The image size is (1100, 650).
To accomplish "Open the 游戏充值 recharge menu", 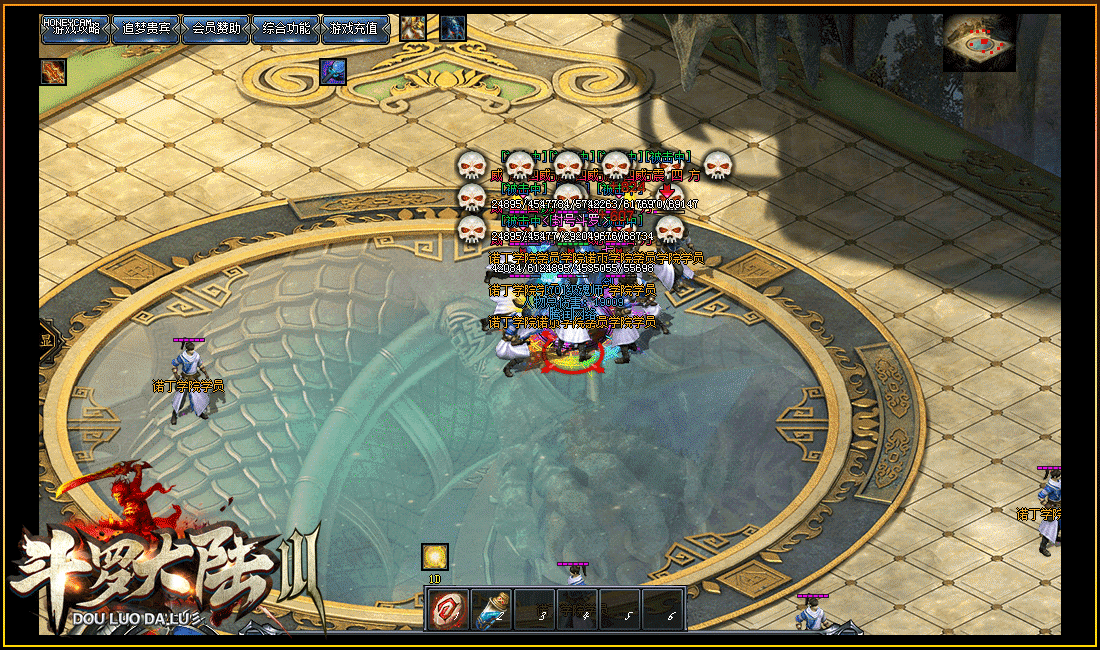I will (x=355, y=29).
